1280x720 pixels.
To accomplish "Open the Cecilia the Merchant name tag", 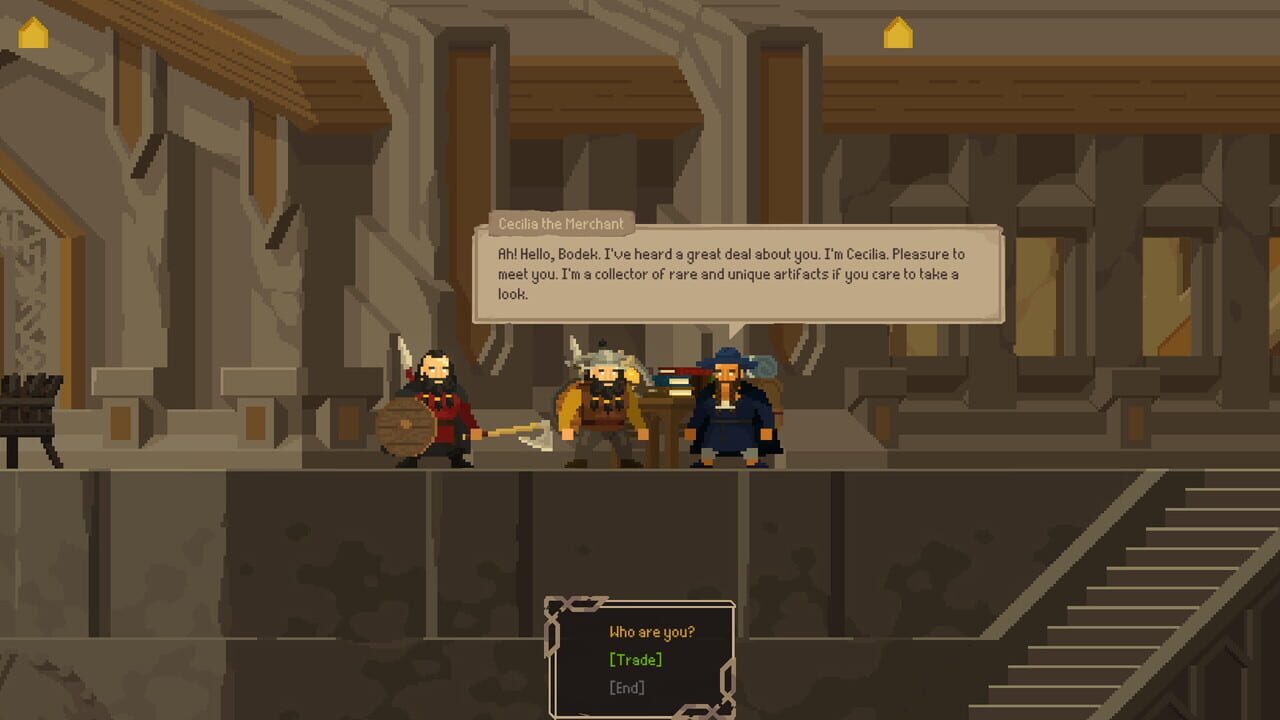I will 560,224.
